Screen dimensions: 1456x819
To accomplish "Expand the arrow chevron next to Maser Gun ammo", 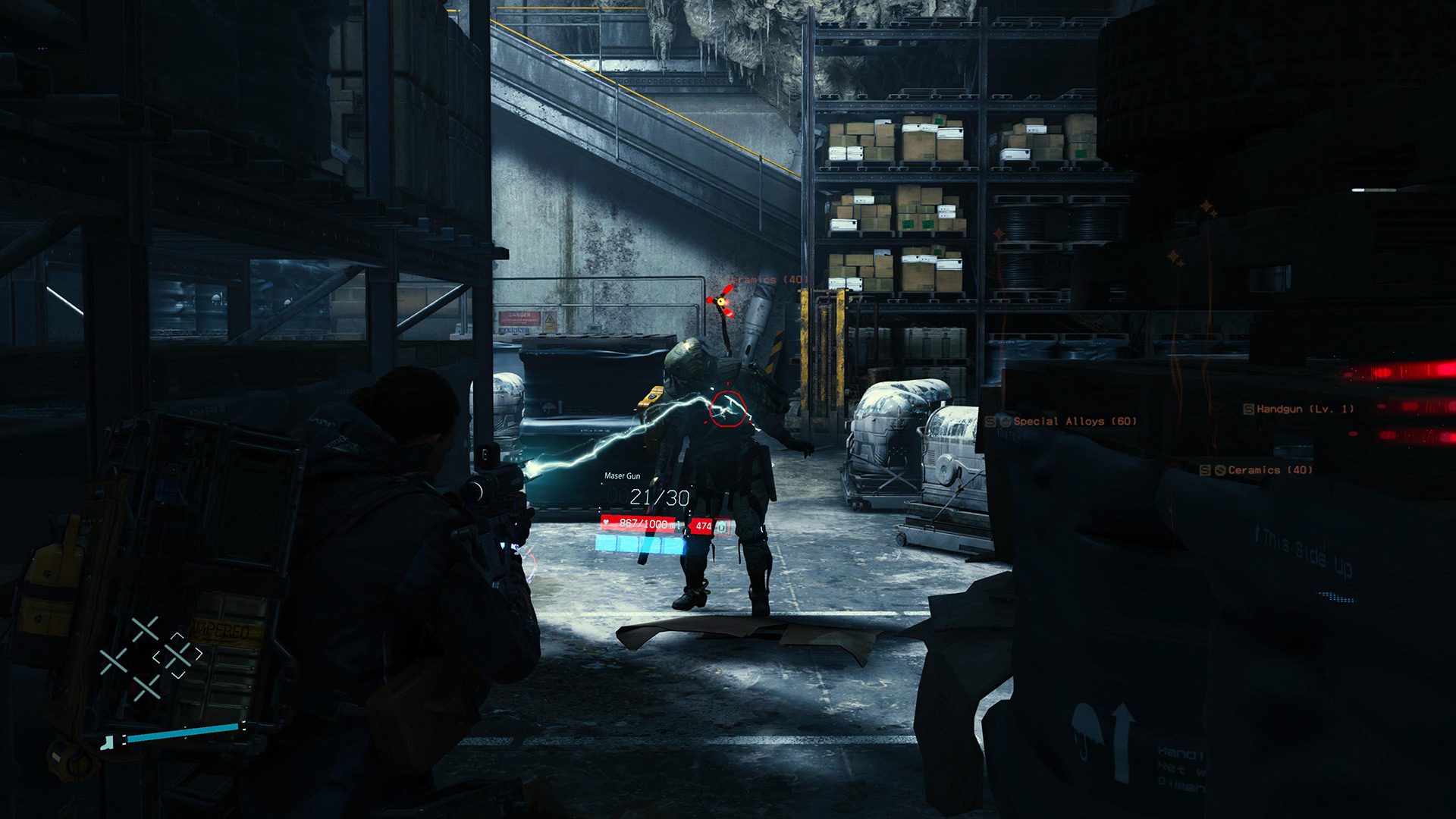I will [690, 526].
